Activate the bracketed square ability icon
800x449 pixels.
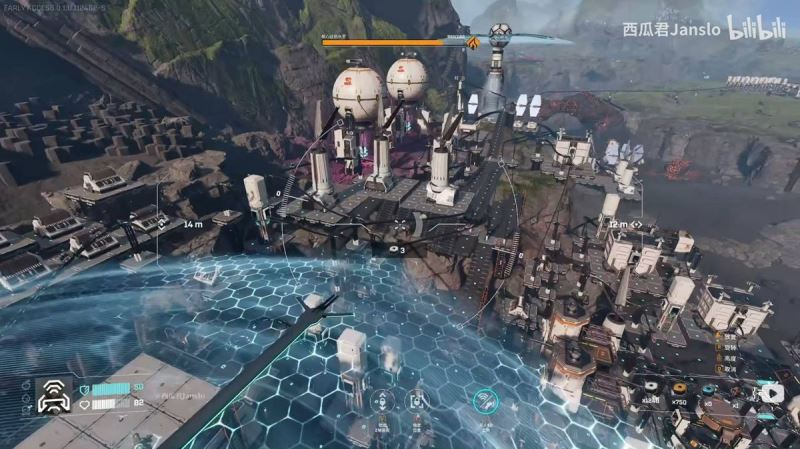click(418, 402)
